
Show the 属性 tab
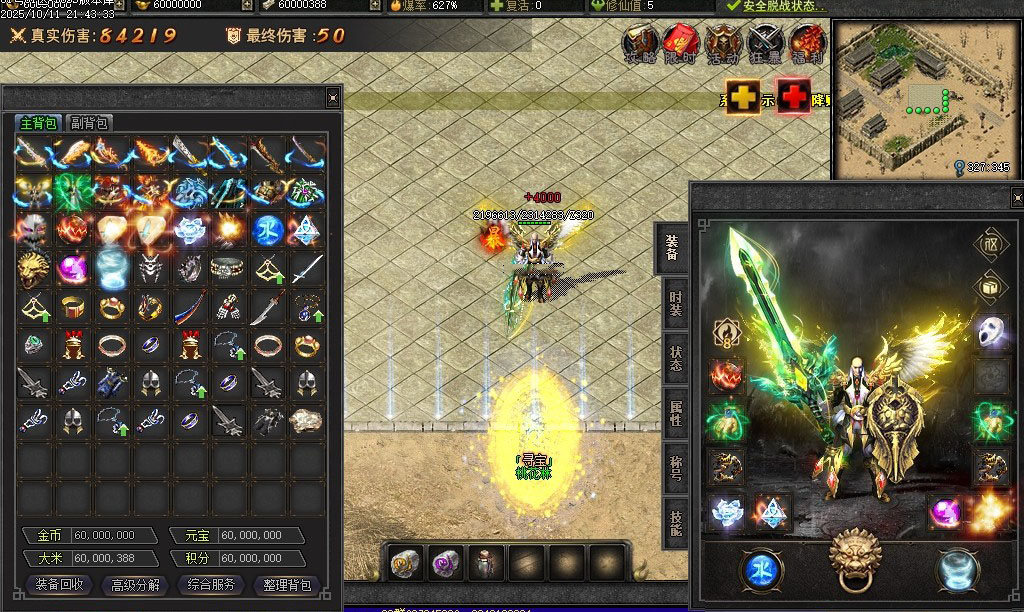676,413
